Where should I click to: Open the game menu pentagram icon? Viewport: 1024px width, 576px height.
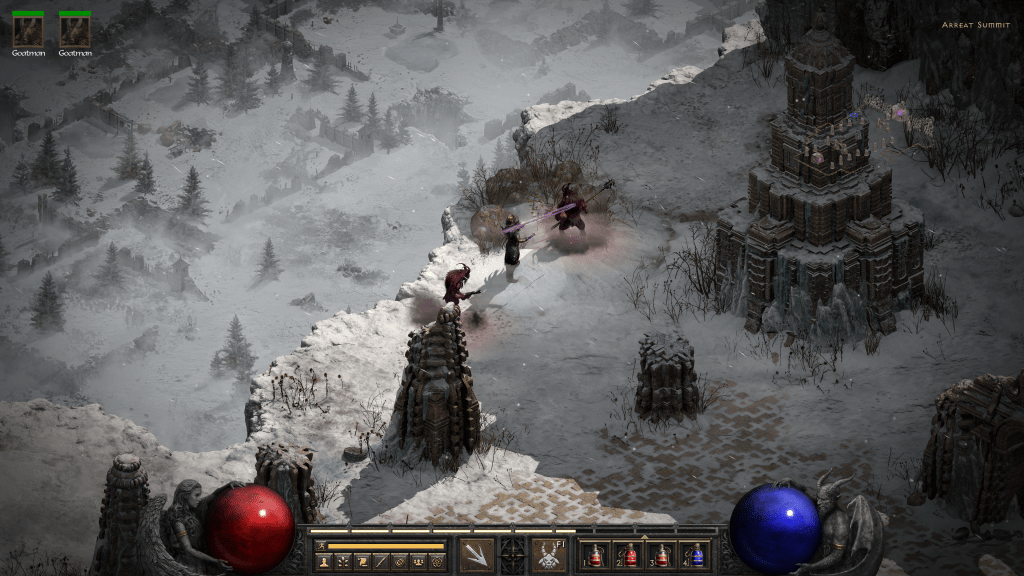436,562
